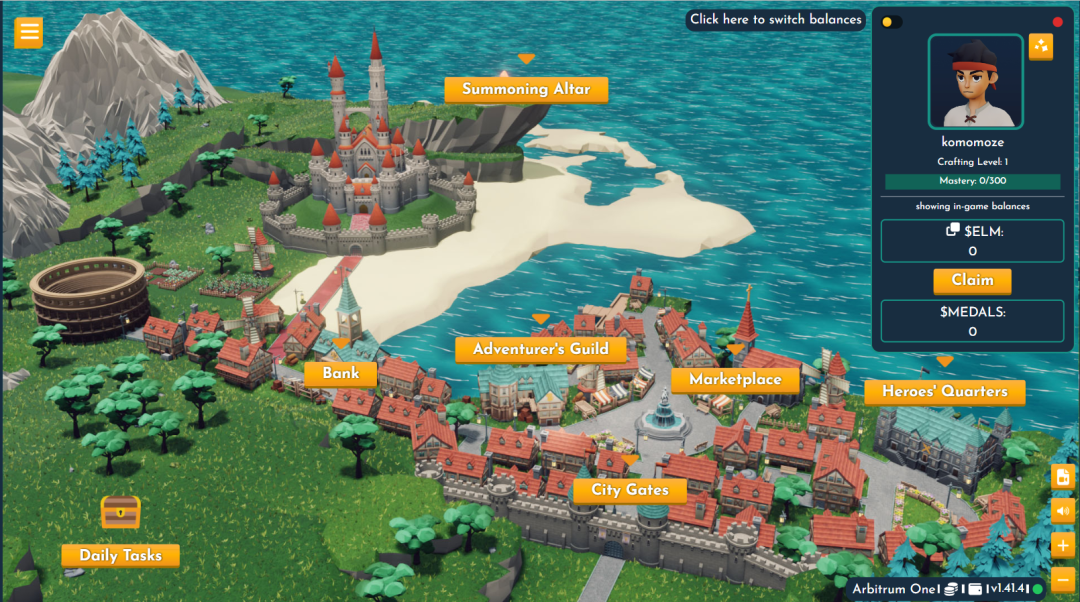This screenshot has height=602, width=1080.
Task: Click the sparkle button beside the avatar
Action: 1041,46
